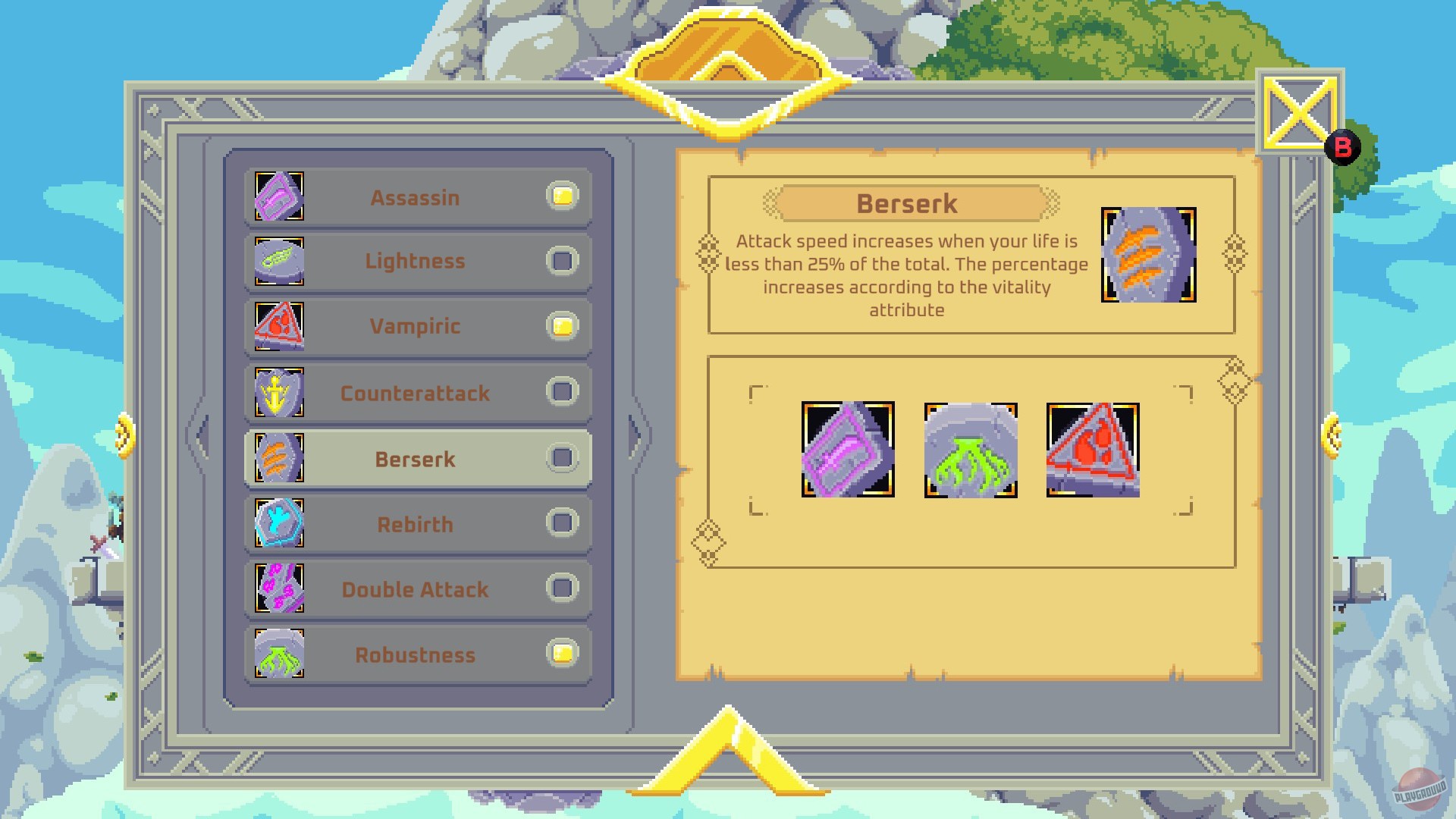Close the skill menu with the X button
Image resolution: width=1456 pixels, height=819 pixels.
(x=1298, y=111)
